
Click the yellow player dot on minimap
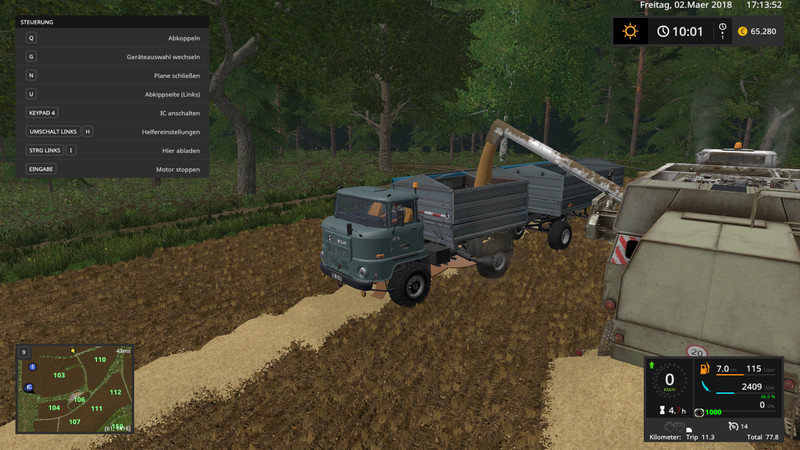[73, 350]
